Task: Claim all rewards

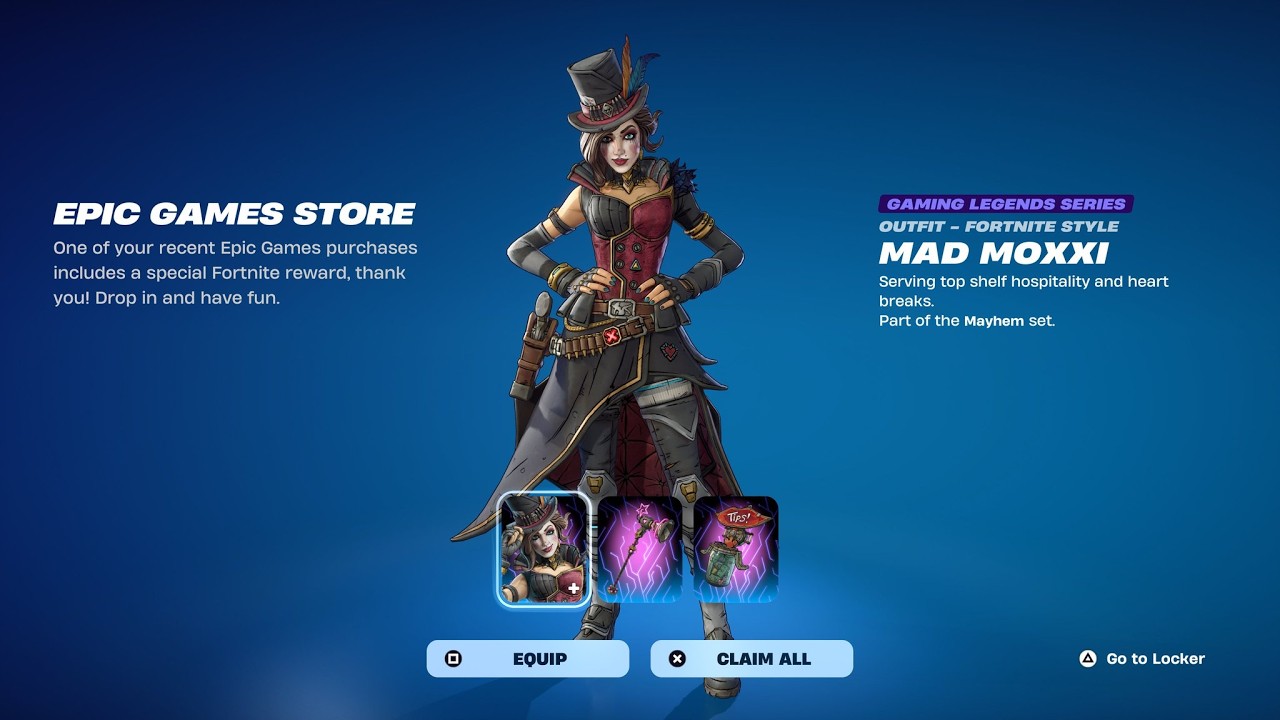Action: (x=751, y=659)
